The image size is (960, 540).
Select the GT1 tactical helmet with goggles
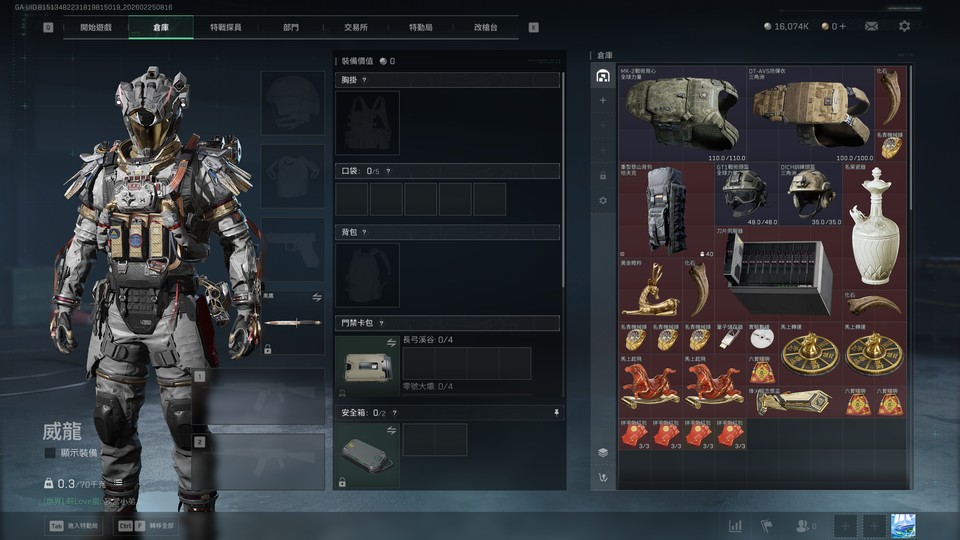coord(745,193)
